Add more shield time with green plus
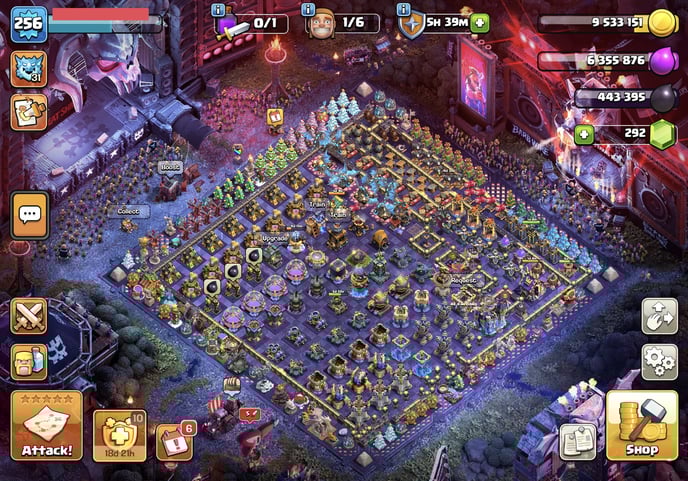This screenshot has height=481, width=688. (x=479, y=23)
